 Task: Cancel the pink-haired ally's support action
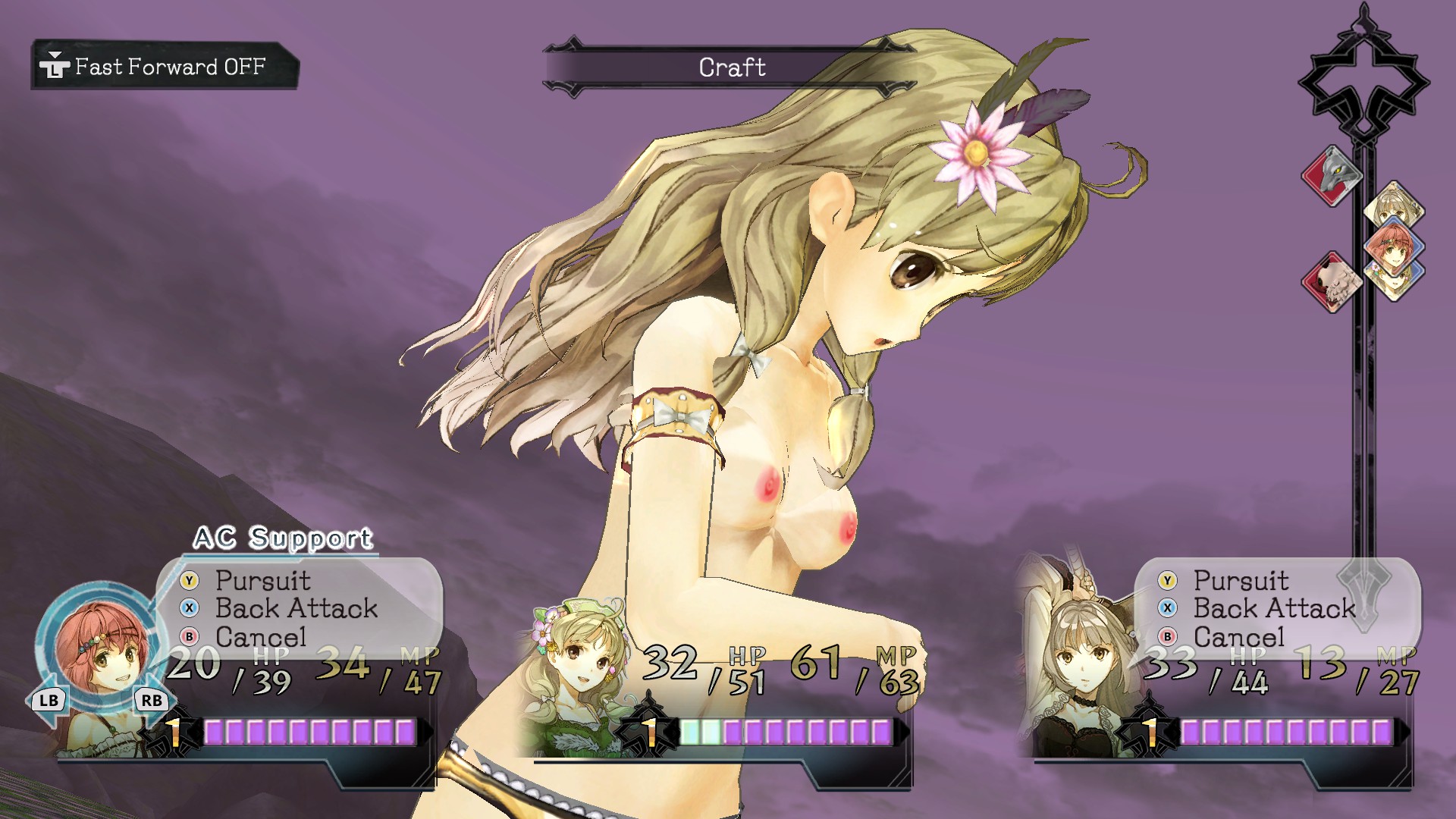[261, 637]
